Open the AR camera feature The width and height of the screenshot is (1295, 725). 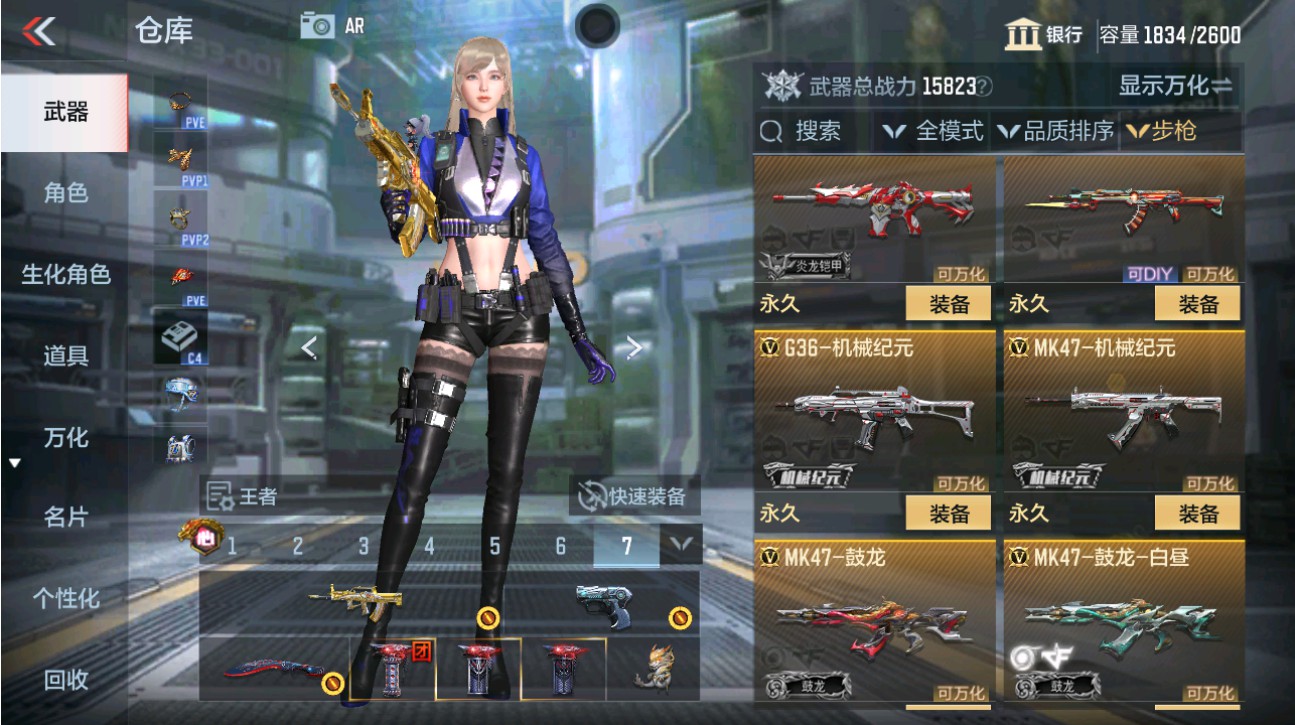[333, 26]
